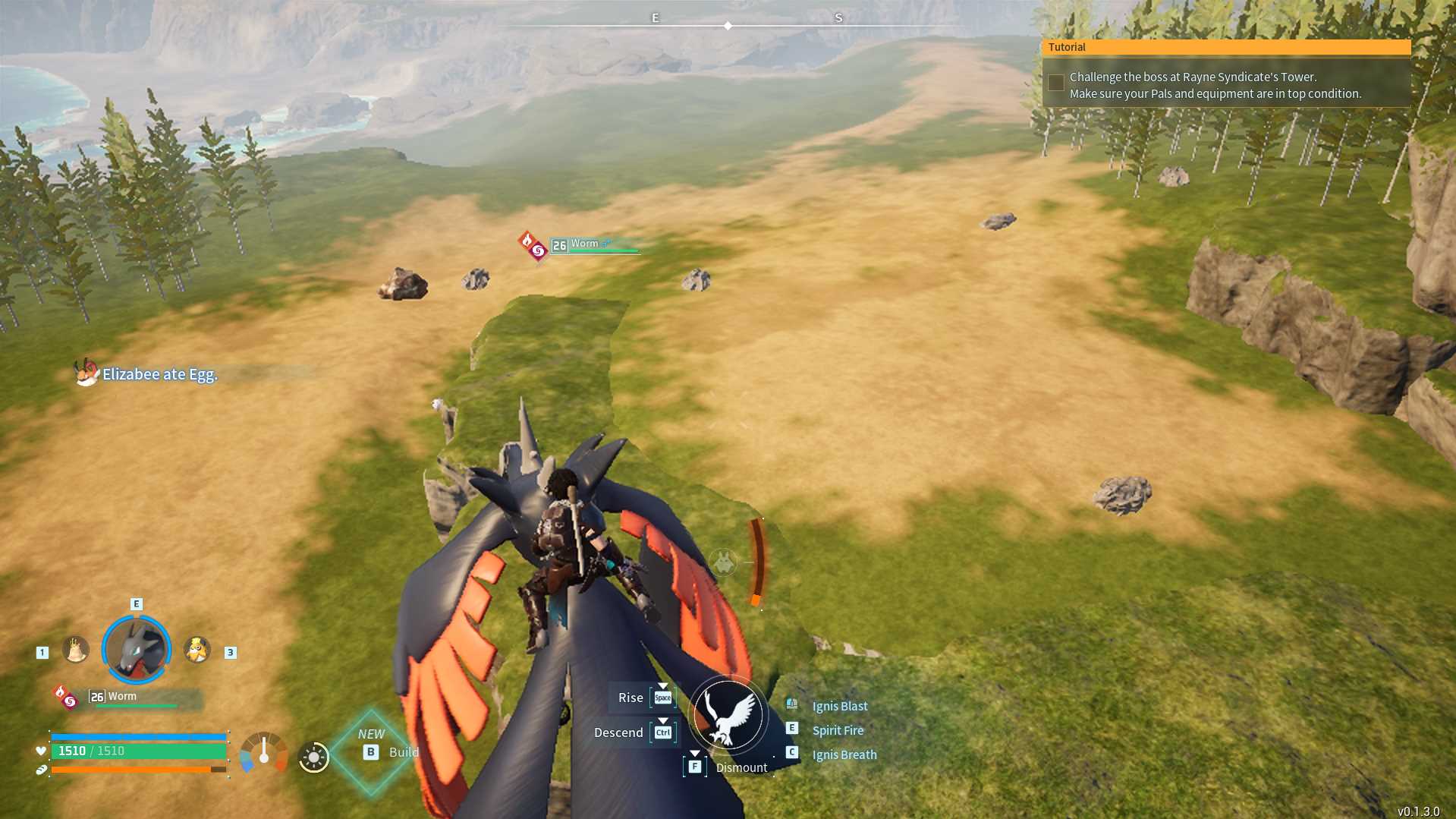Click the compass bar heading marker

click(728, 26)
